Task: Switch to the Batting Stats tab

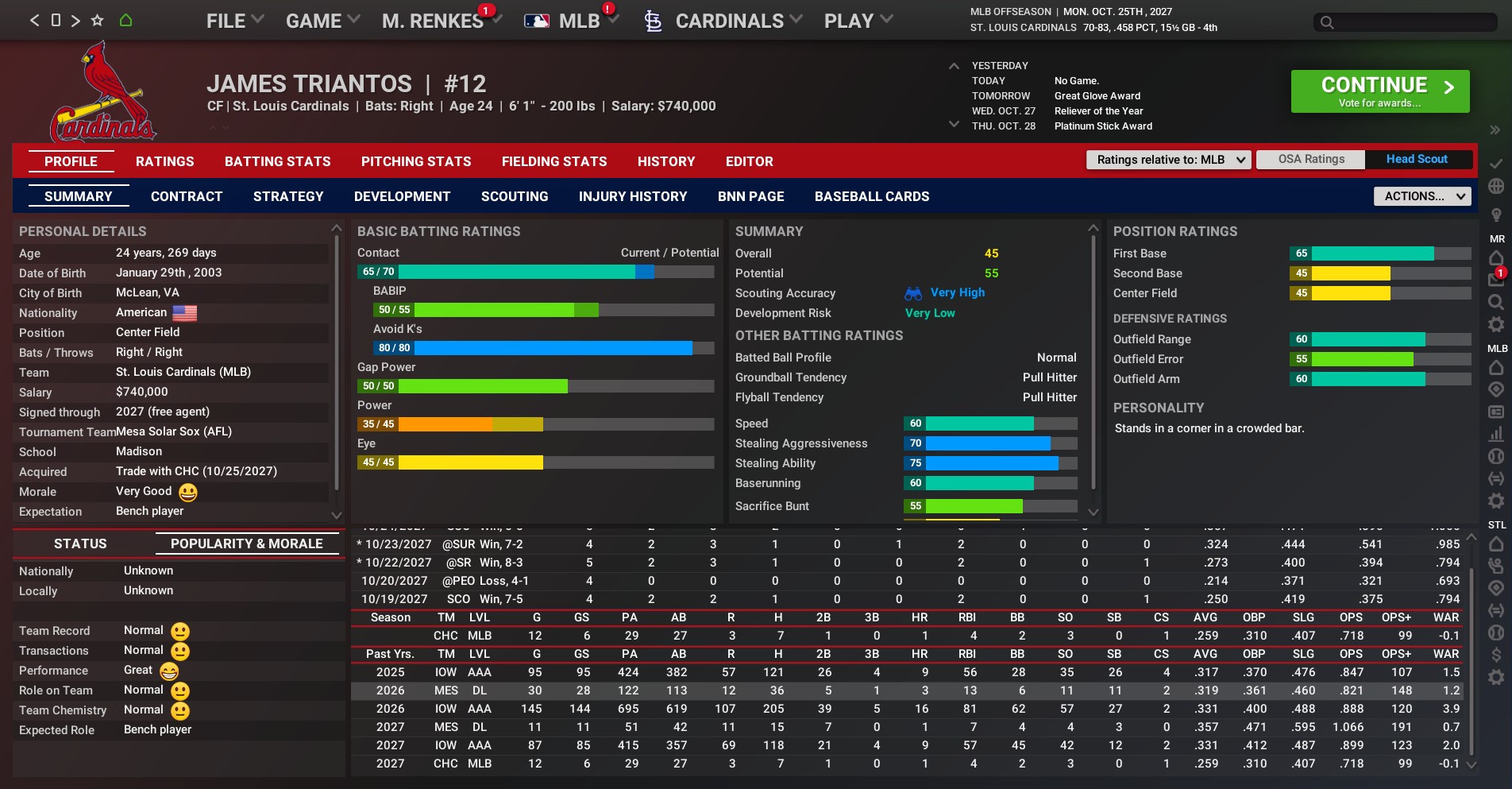Action: [277, 161]
